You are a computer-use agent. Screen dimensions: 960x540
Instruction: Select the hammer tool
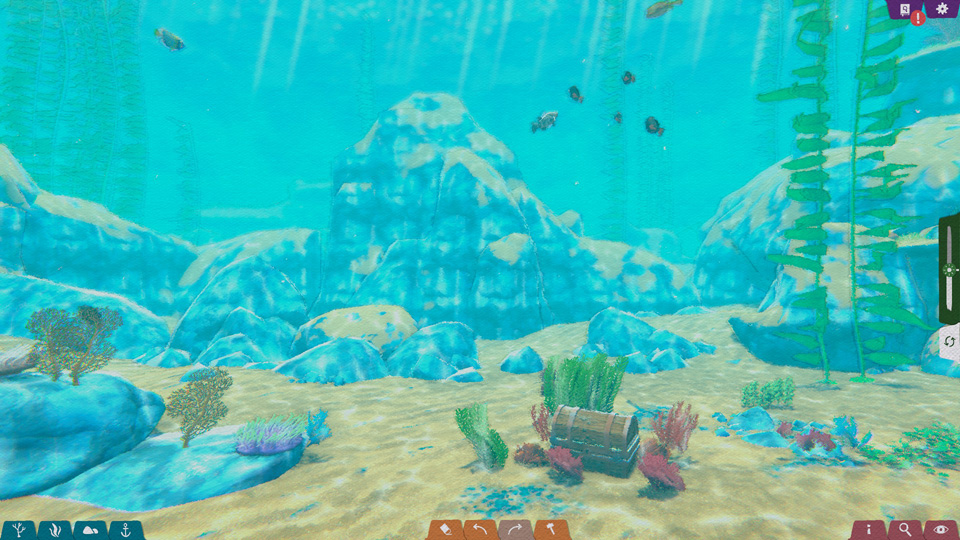point(552,530)
